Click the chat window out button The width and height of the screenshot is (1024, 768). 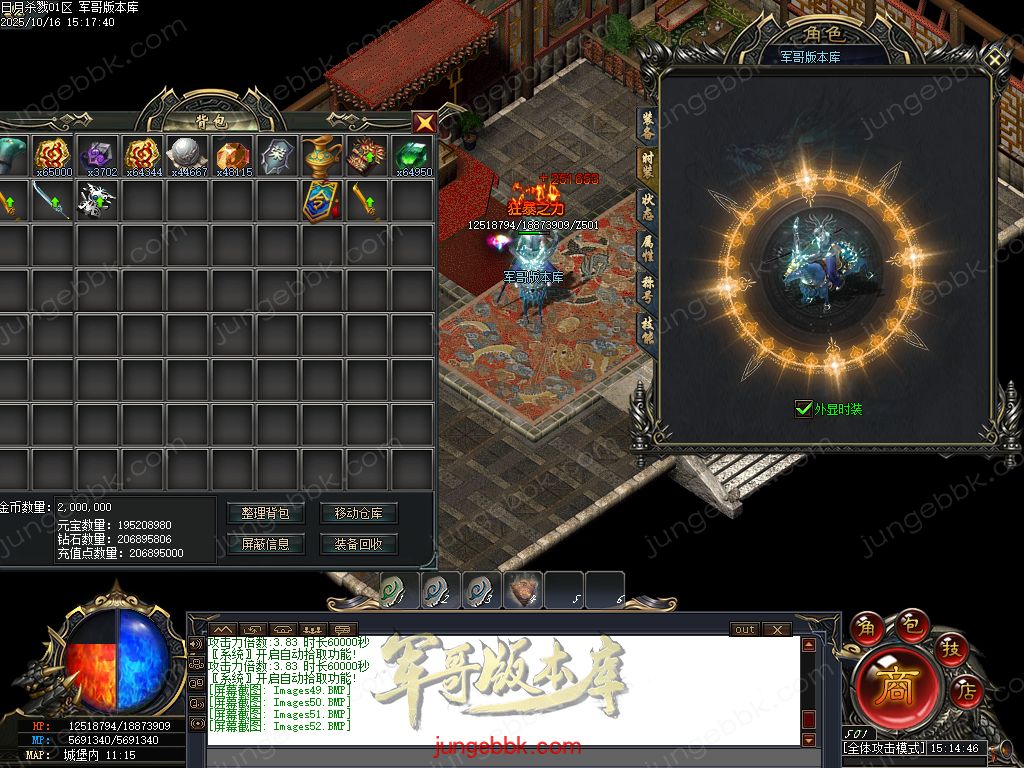click(x=744, y=630)
